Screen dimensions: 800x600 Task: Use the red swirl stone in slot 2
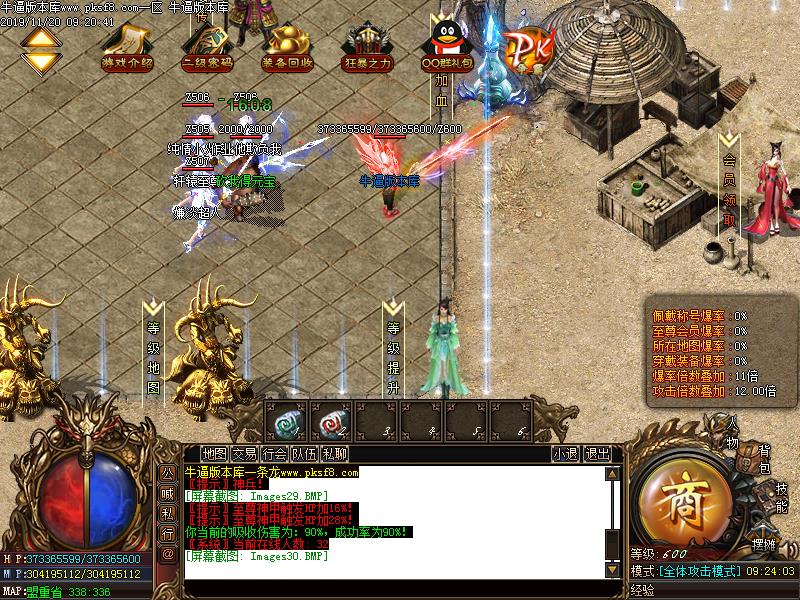click(x=332, y=424)
